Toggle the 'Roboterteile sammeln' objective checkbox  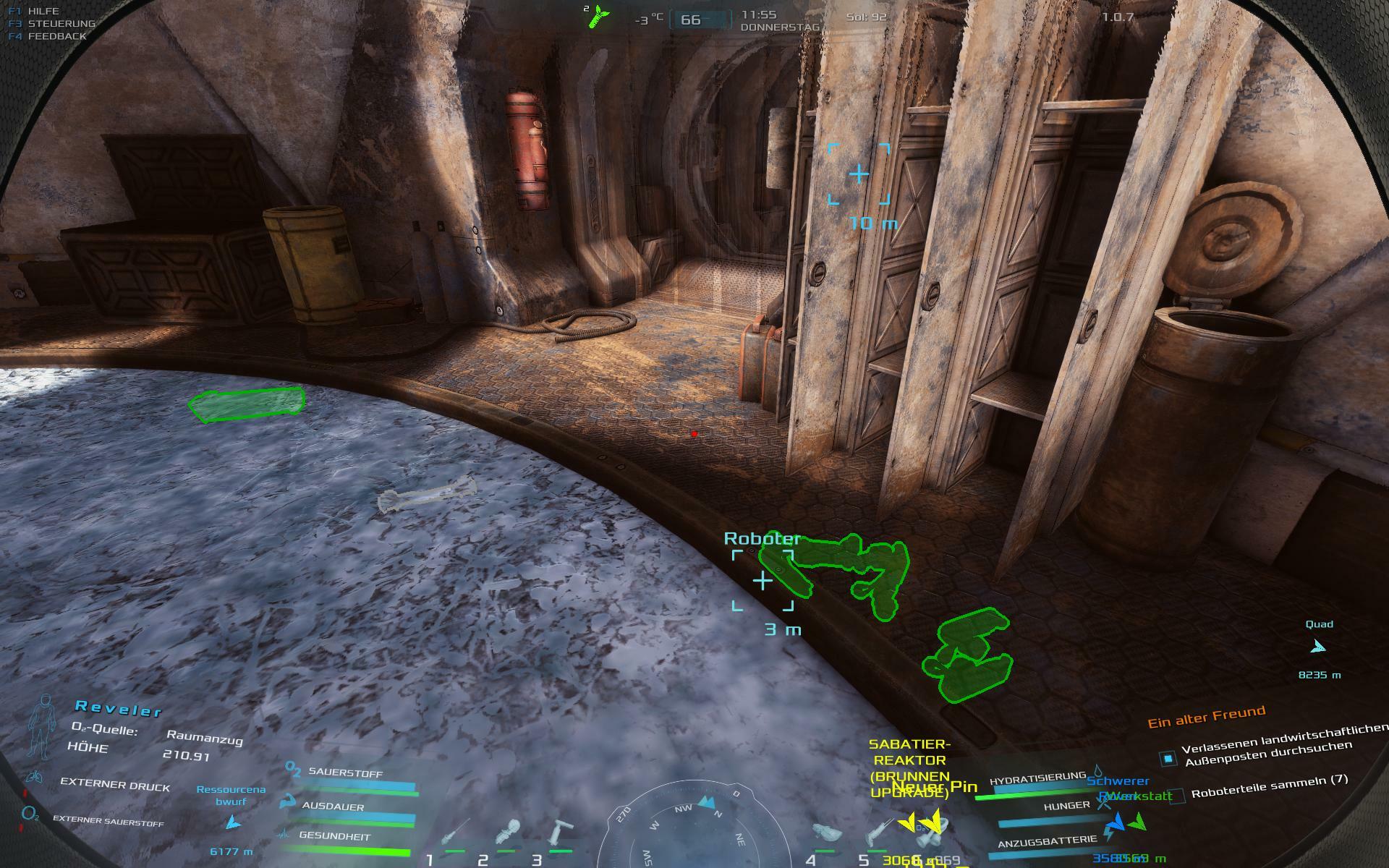1178,796
